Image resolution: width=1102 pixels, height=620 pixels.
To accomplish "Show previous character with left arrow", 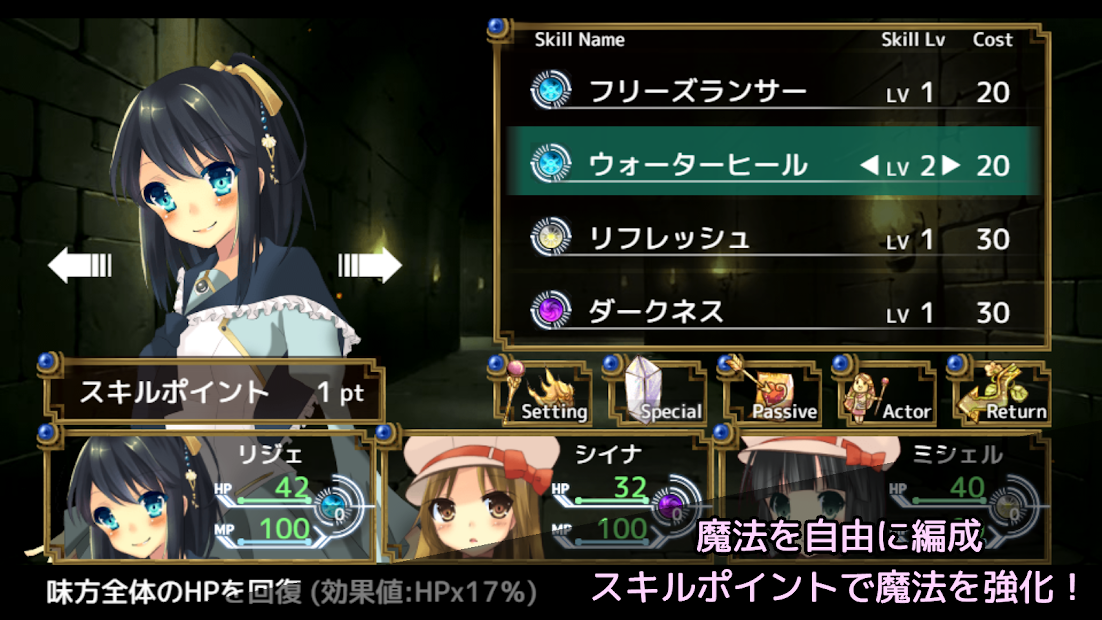I will (x=80, y=265).
